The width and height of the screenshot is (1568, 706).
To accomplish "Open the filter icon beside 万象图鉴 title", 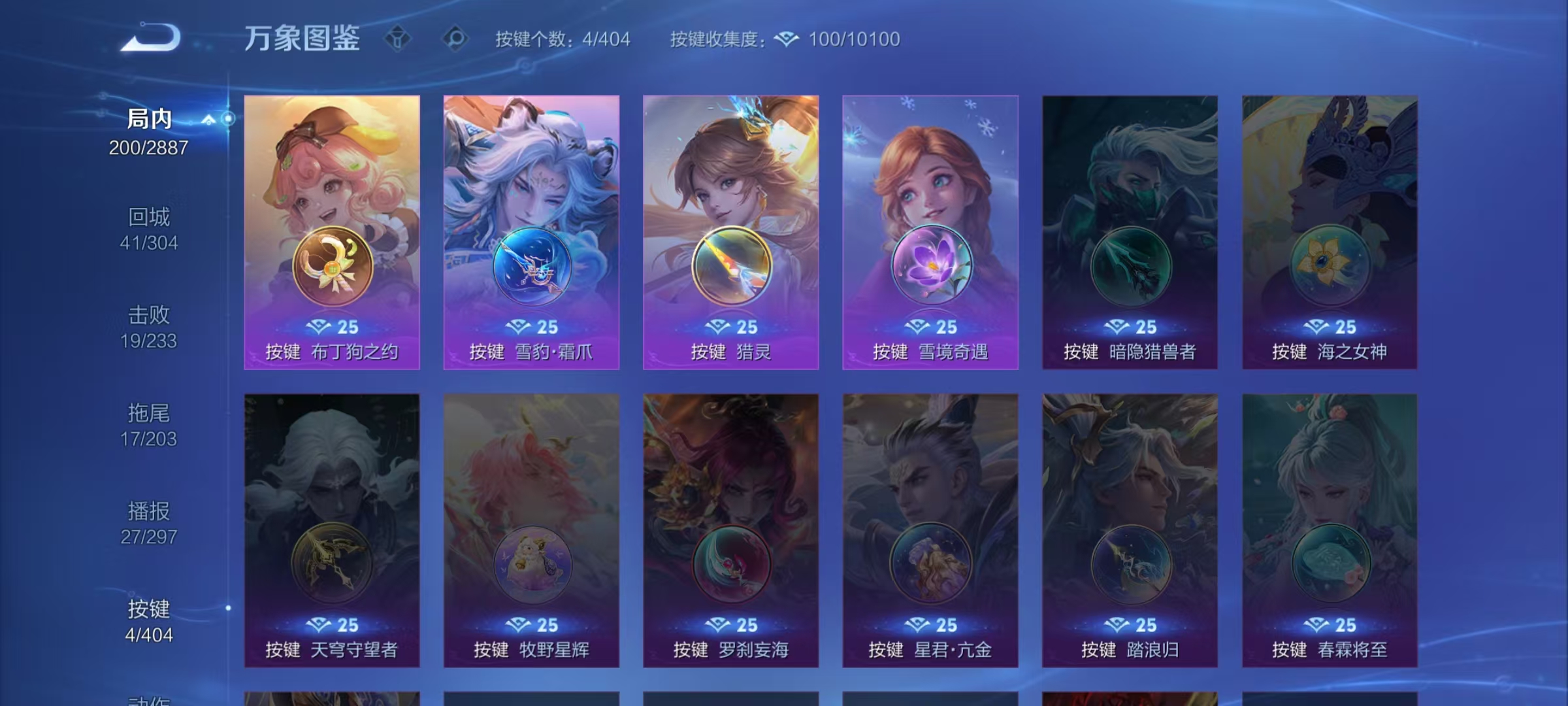I will 397,39.
